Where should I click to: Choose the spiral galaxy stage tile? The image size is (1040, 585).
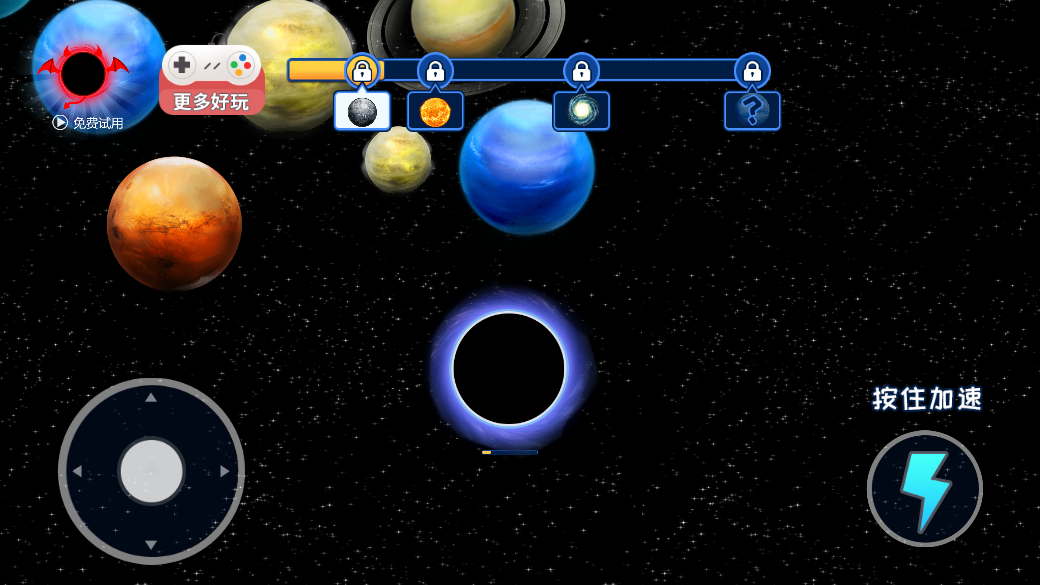(x=581, y=111)
